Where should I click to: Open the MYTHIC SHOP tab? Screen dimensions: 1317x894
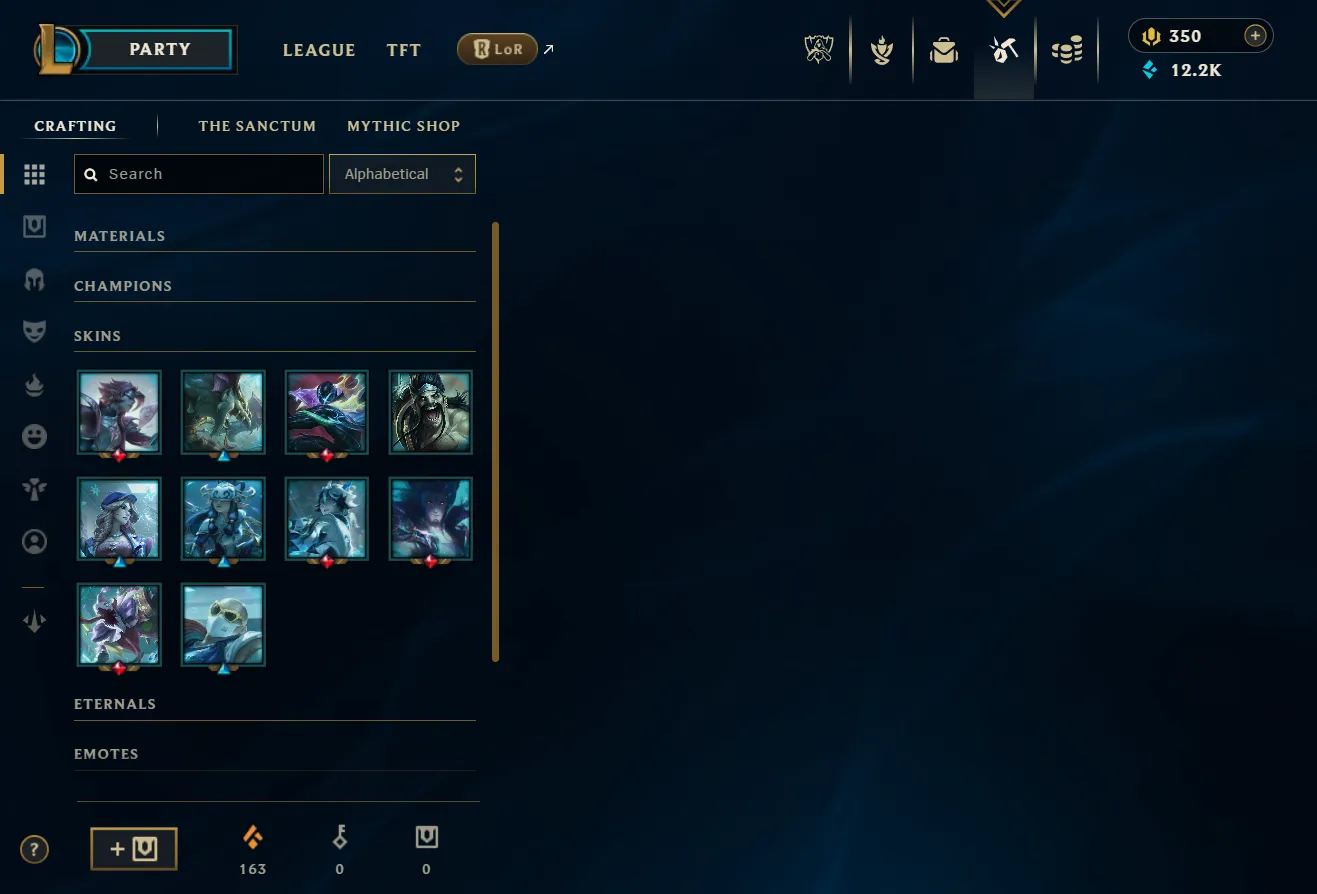pyautogui.click(x=403, y=126)
